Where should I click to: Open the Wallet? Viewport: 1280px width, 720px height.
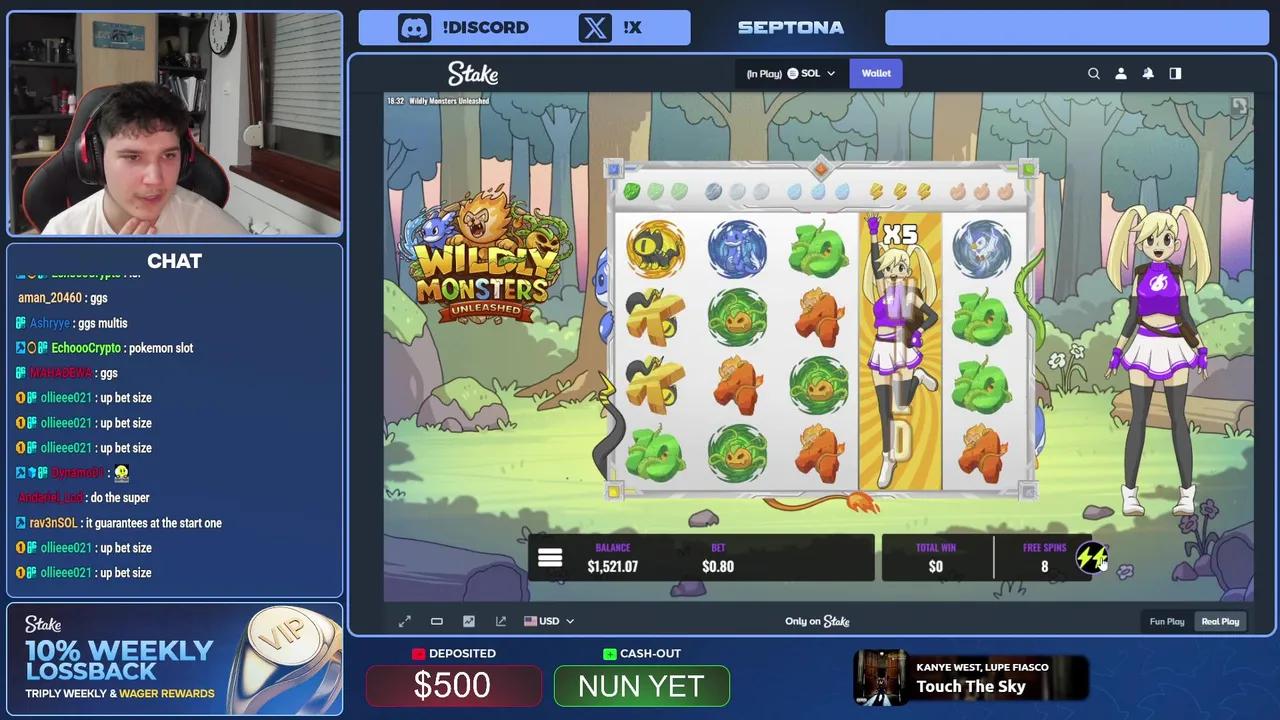point(876,73)
